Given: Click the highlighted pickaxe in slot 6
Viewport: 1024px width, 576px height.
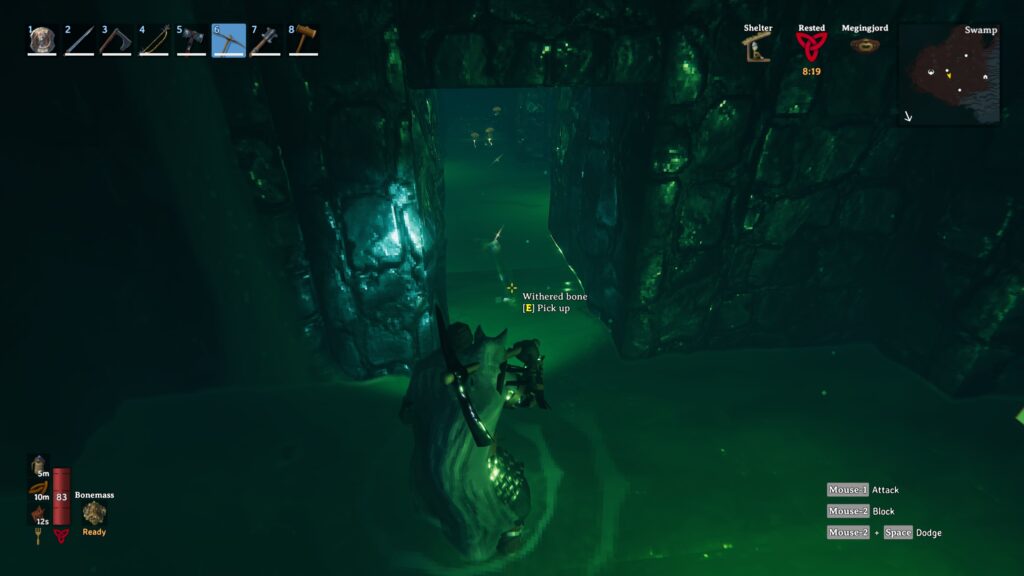Looking at the screenshot, I should coord(229,40).
